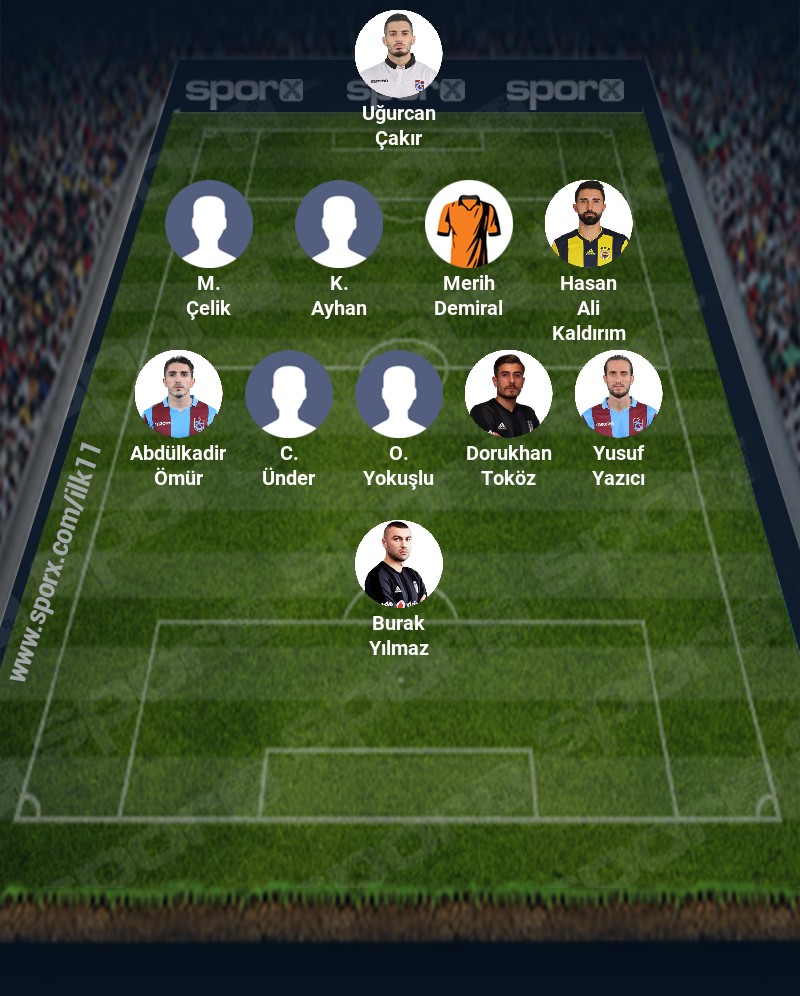This screenshot has height=996, width=800.
Task: Pick the O. Yokuşlu player slot
Action: click(399, 394)
